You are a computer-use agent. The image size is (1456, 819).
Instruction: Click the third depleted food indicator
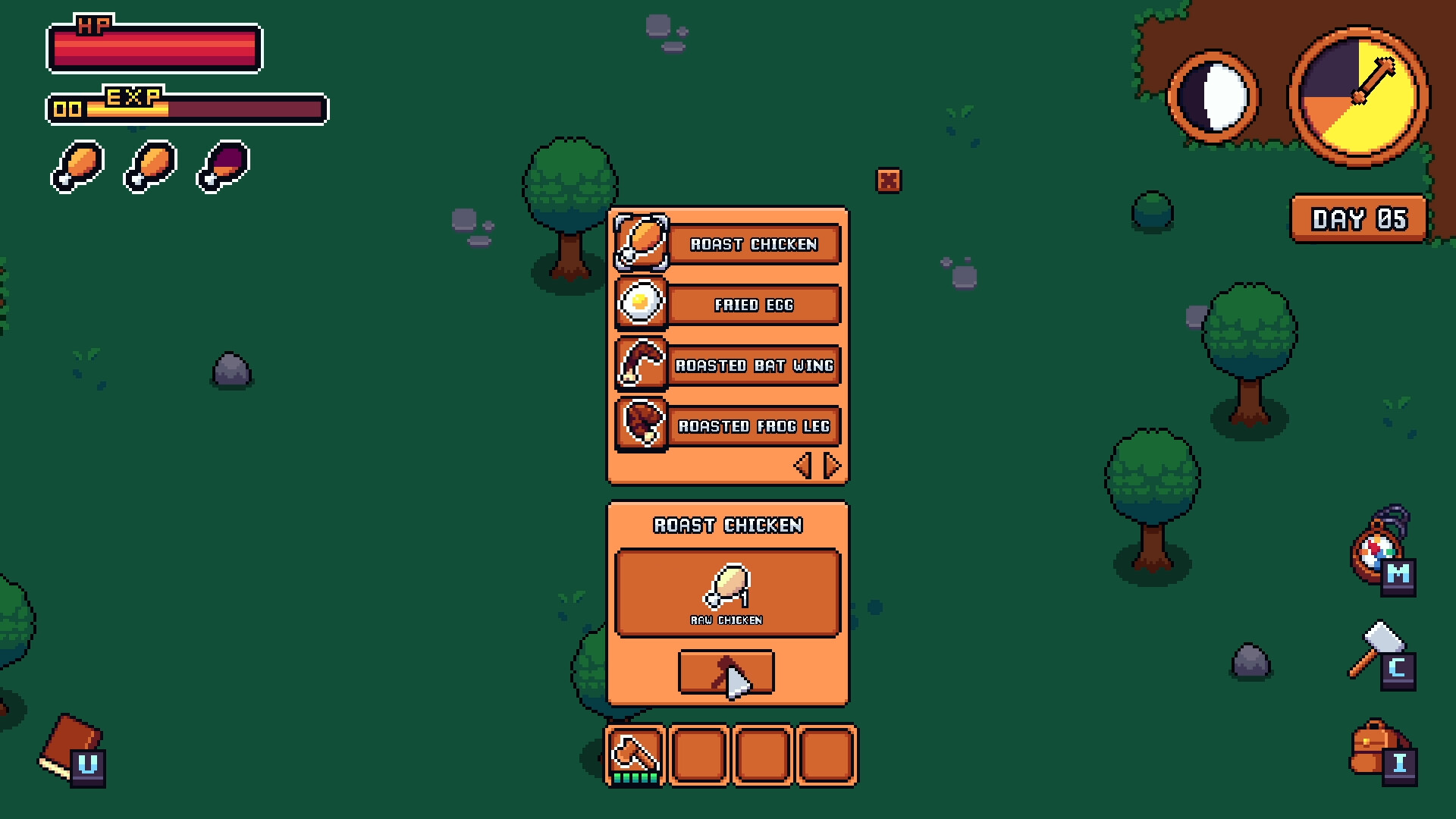(x=221, y=165)
